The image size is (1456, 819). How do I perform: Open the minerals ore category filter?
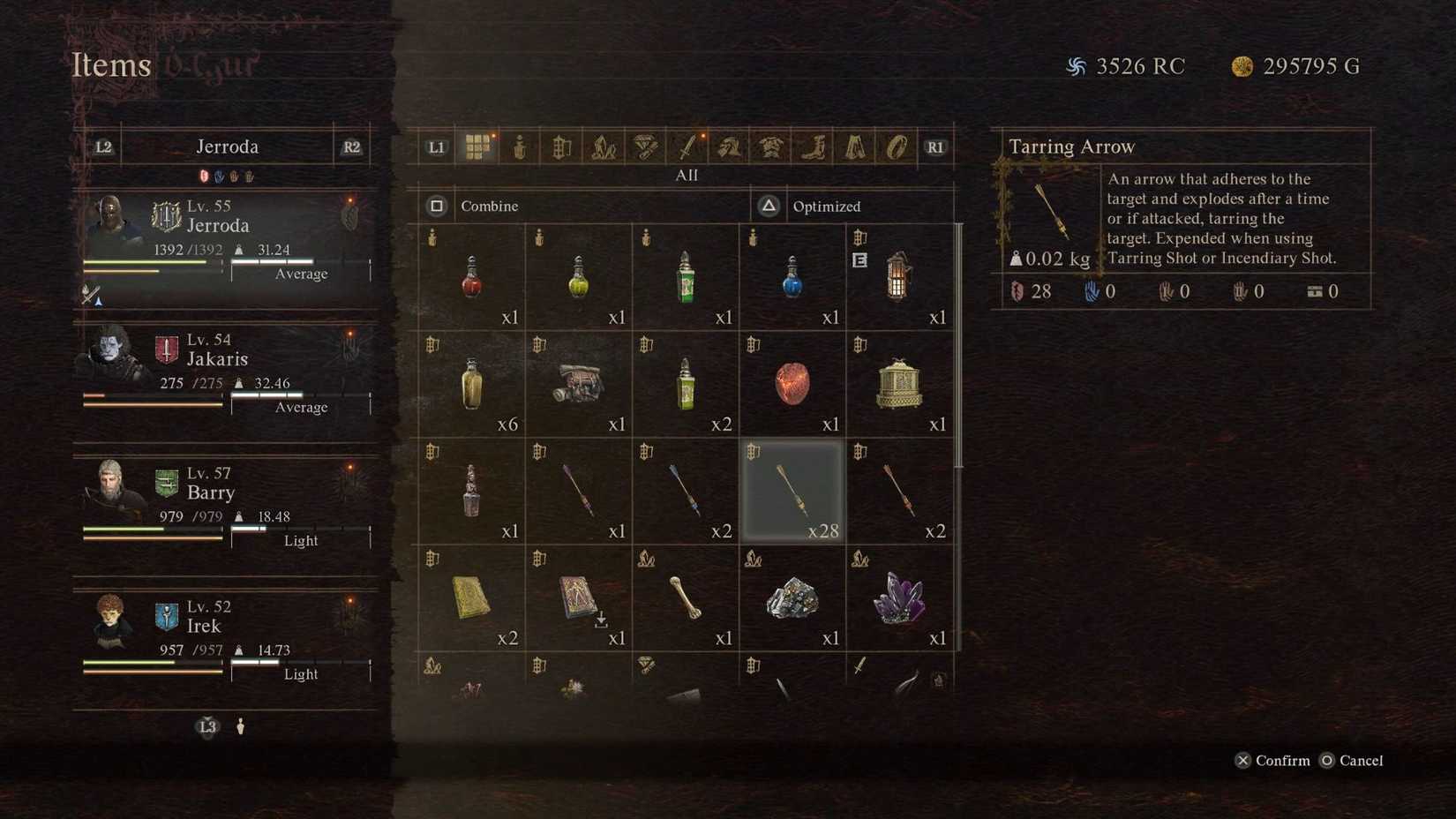pos(604,147)
